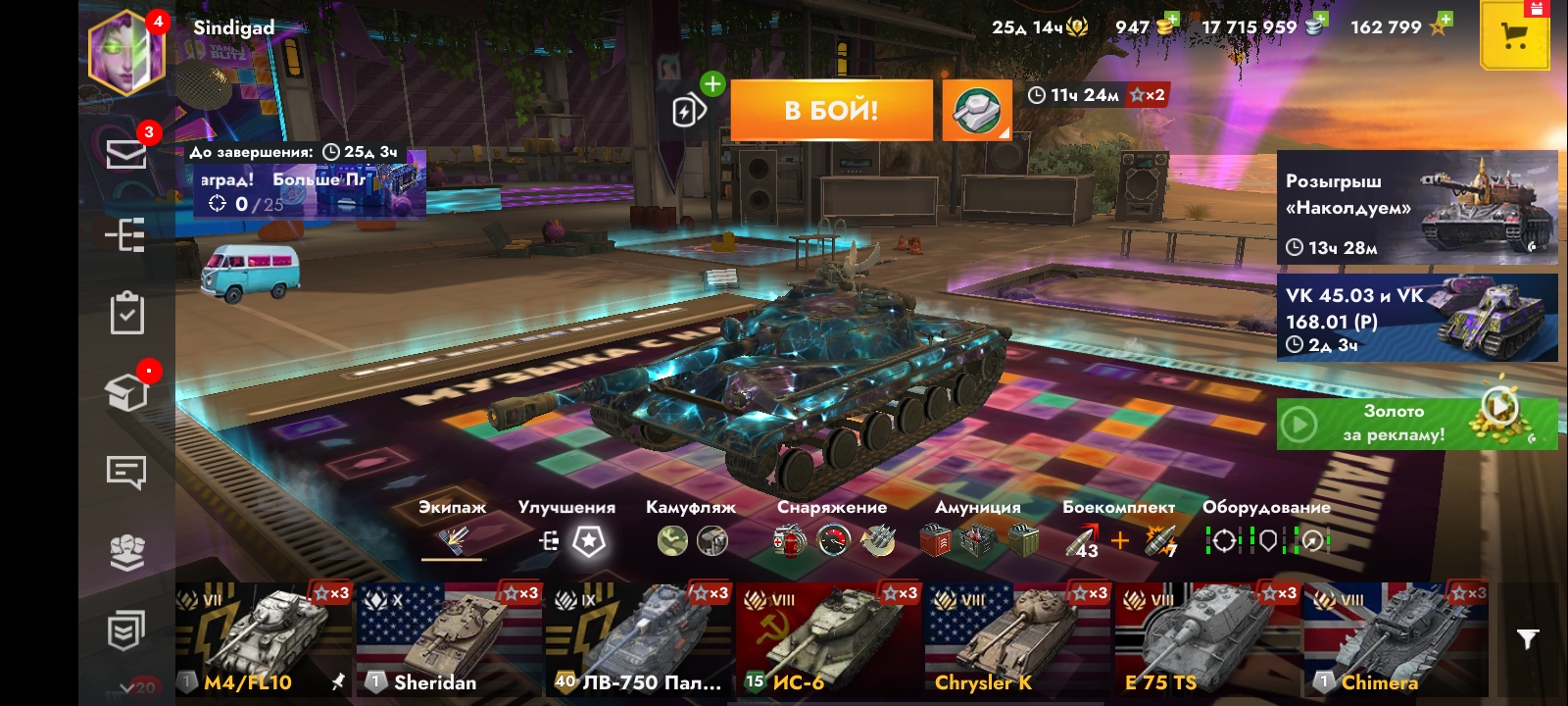Viewport: 1568px width, 706px height.
Task: Choose the Chrysler K tank
Action: click(1017, 639)
